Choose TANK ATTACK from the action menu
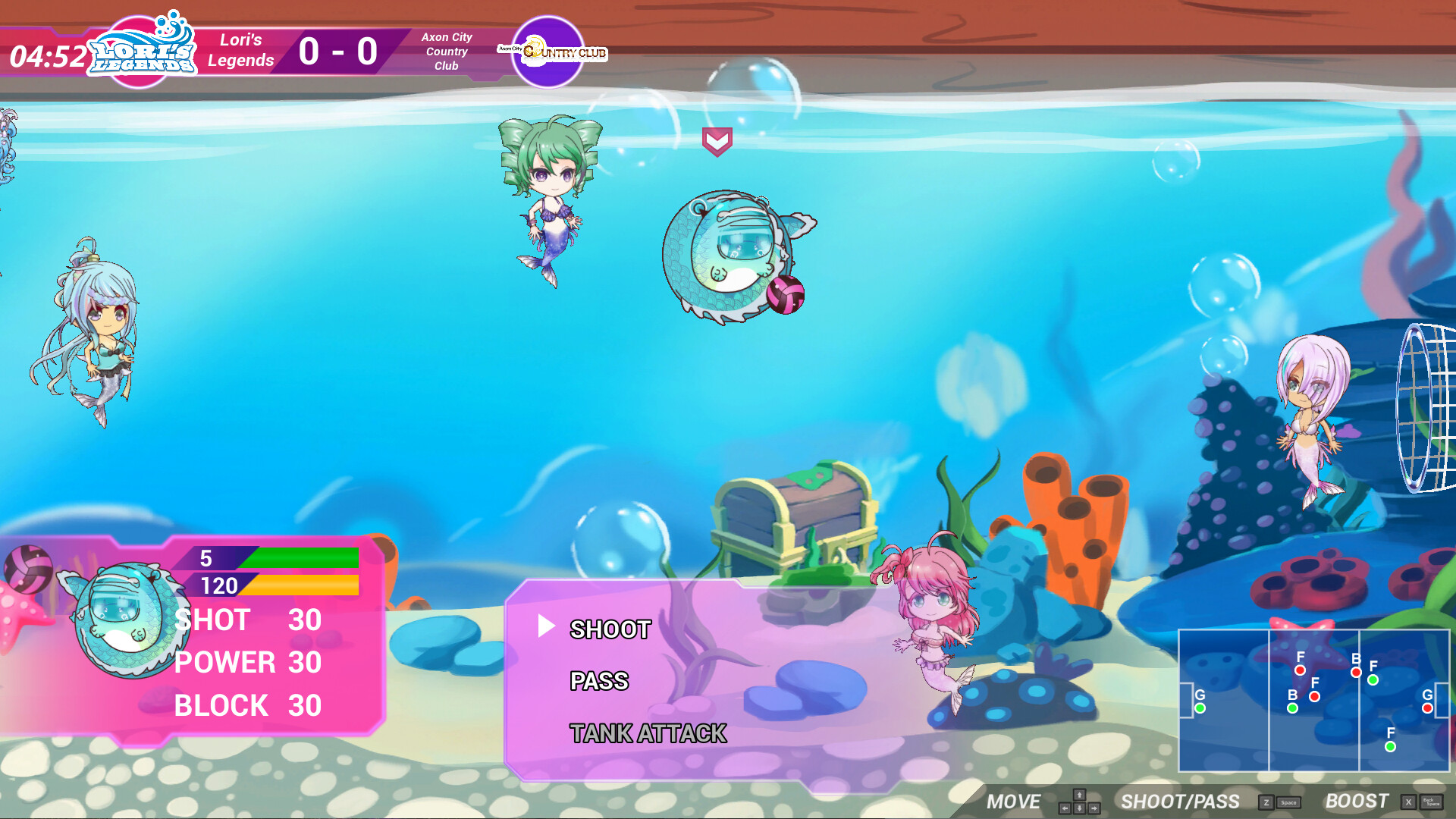Screen dimensions: 1456x819 point(649,733)
